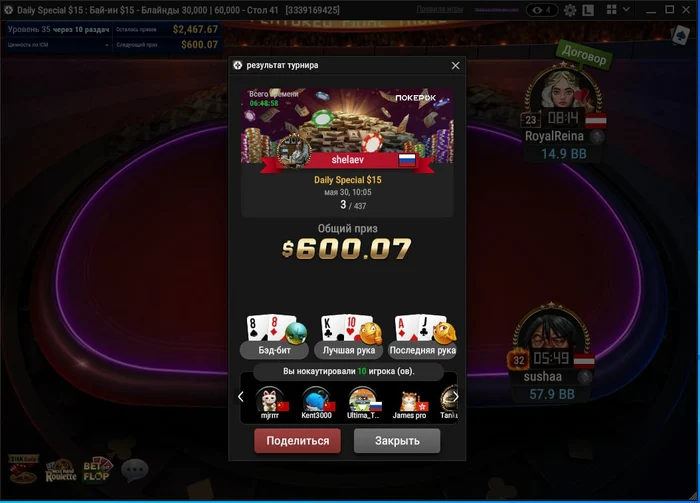
Task: Click the red Поделиться share button
Action: click(x=298, y=441)
